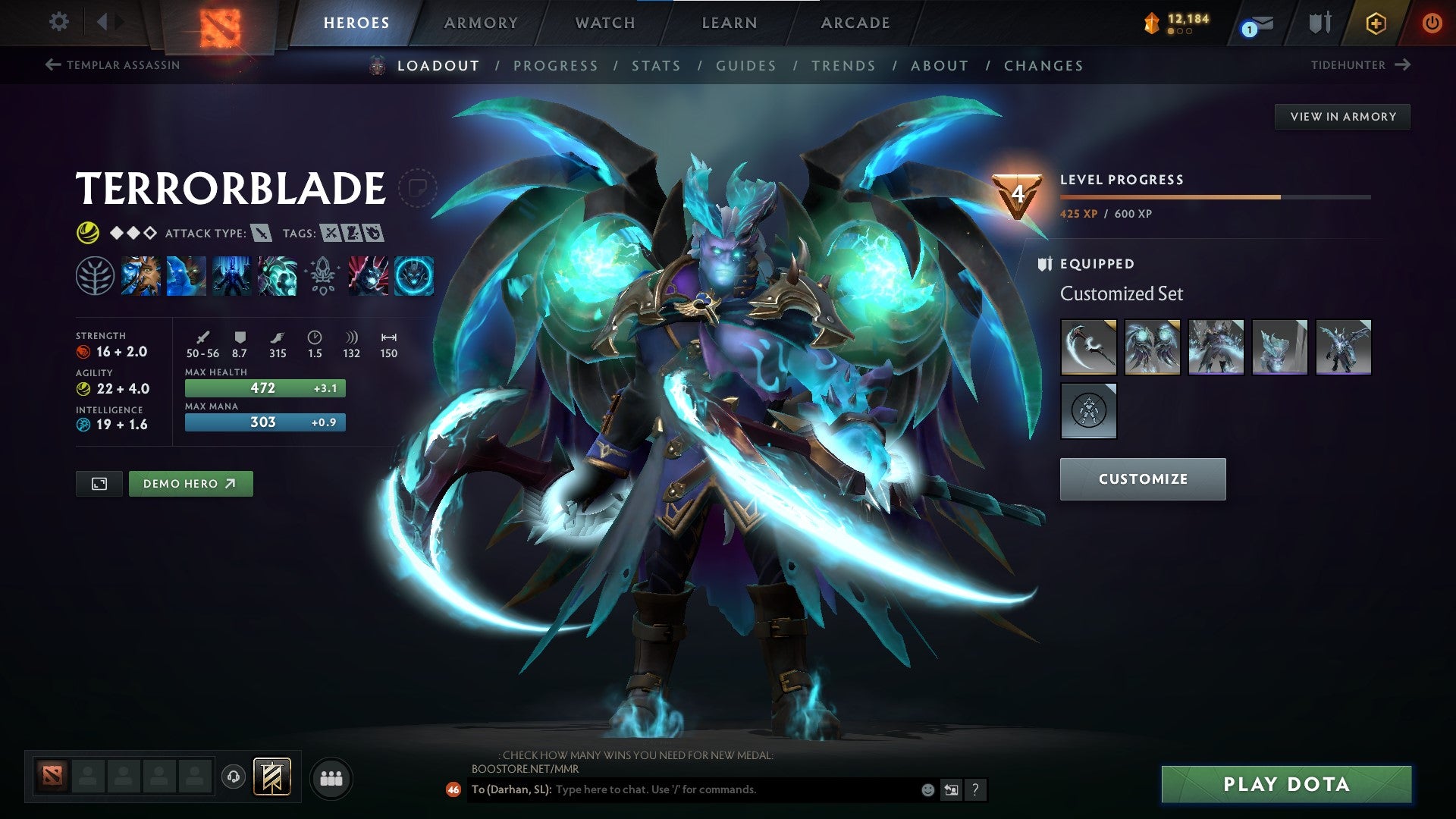The height and width of the screenshot is (819, 1456).
Task: Click the settings gear icon
Action: click(58, 21)
